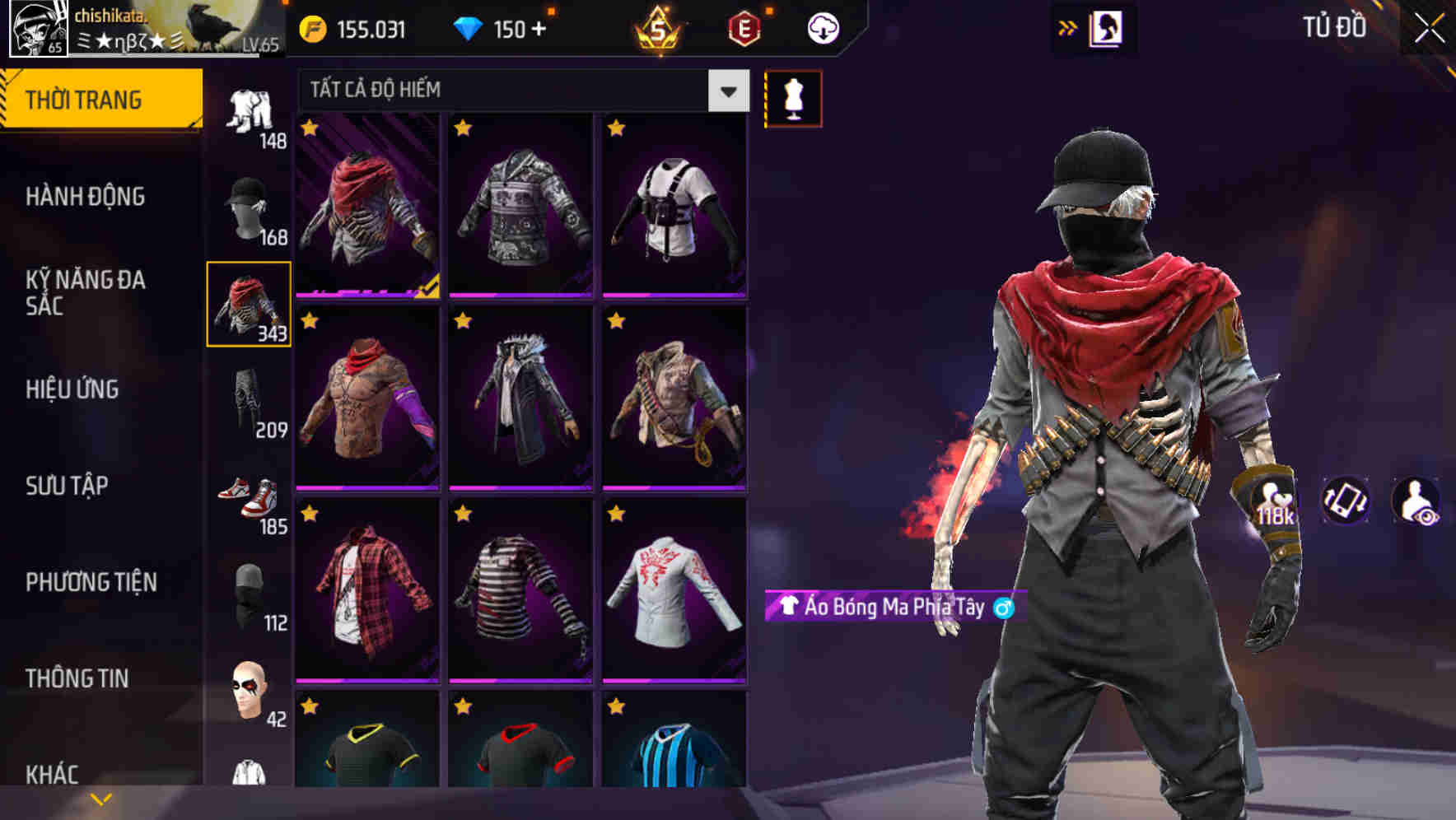Image resolution: width=1456 pixels, height=820 pixels.
Task: Select the cap headwear category icon
Action: coord(250,210)
